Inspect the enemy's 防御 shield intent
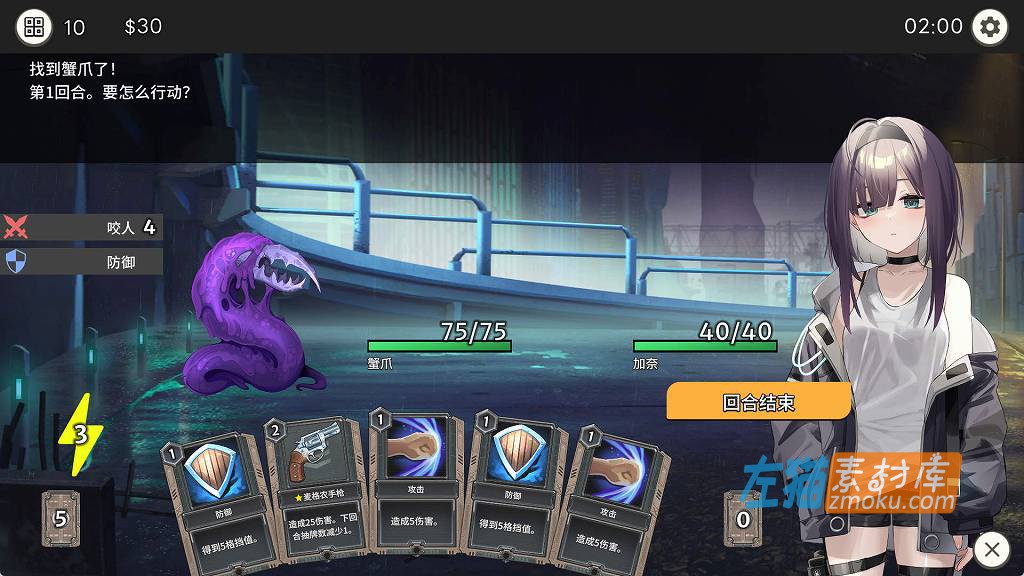 [x=82, y=262]
